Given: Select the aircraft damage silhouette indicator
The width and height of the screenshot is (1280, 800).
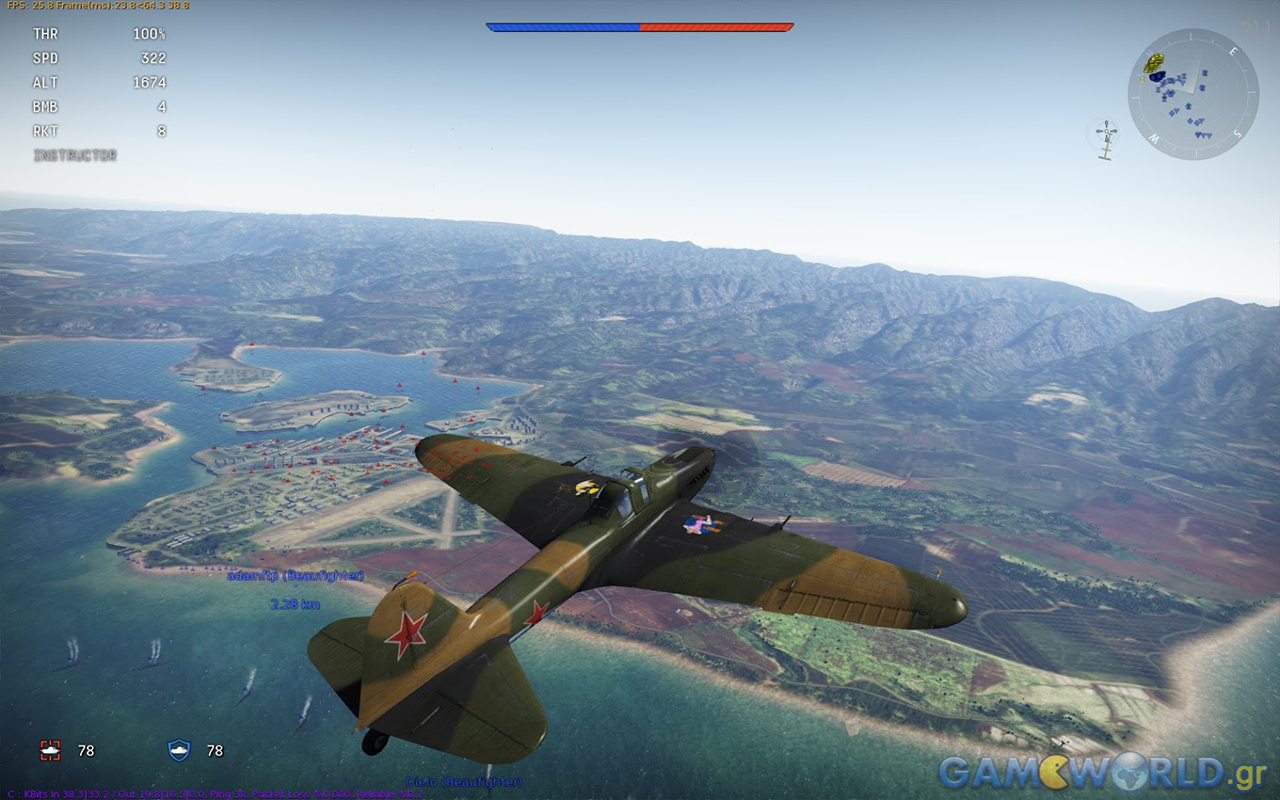Looking at the screenshot, I should (1105, 140).
